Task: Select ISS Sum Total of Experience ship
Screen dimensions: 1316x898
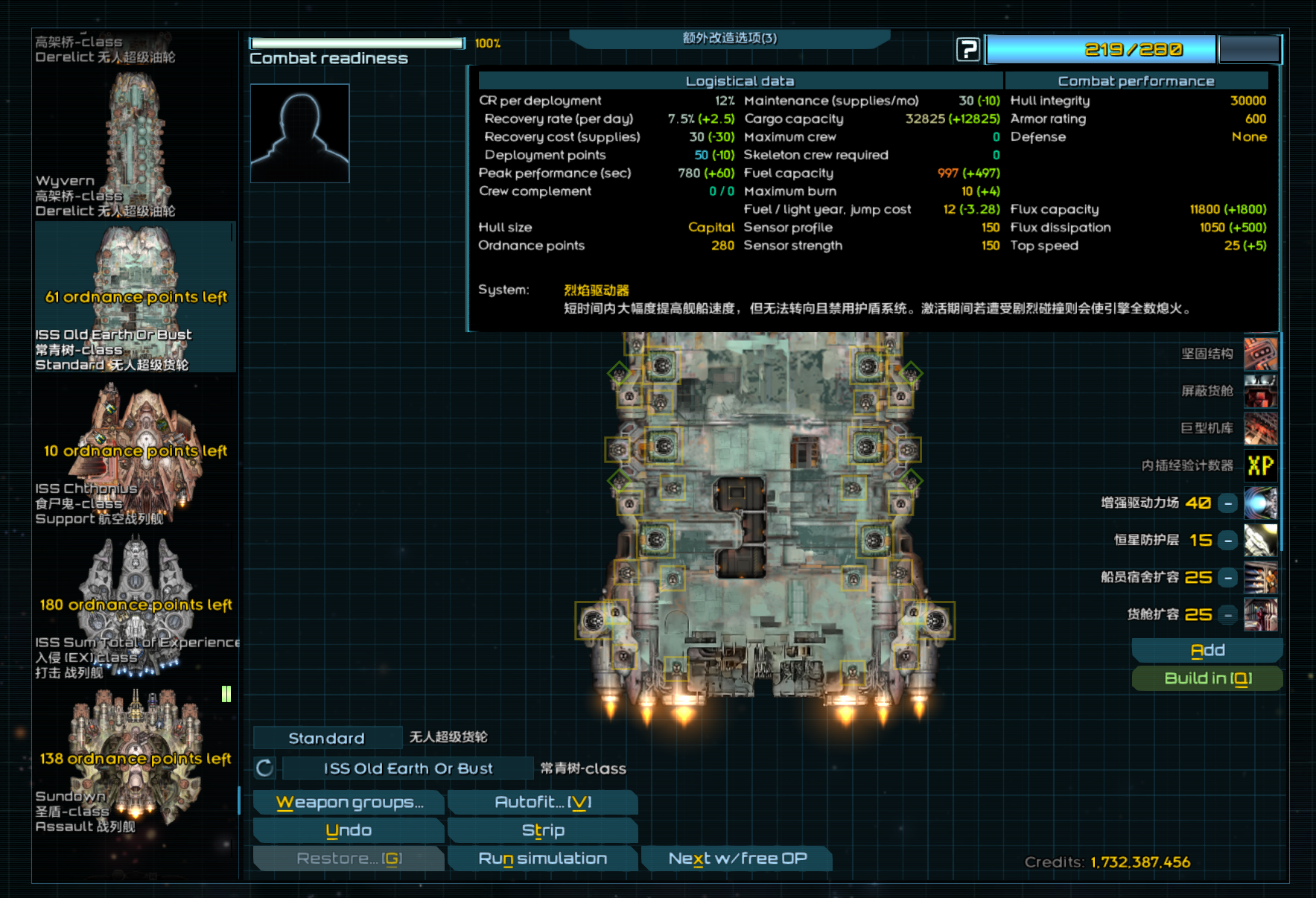Action: pyautogui.click(x=135, y=607)
